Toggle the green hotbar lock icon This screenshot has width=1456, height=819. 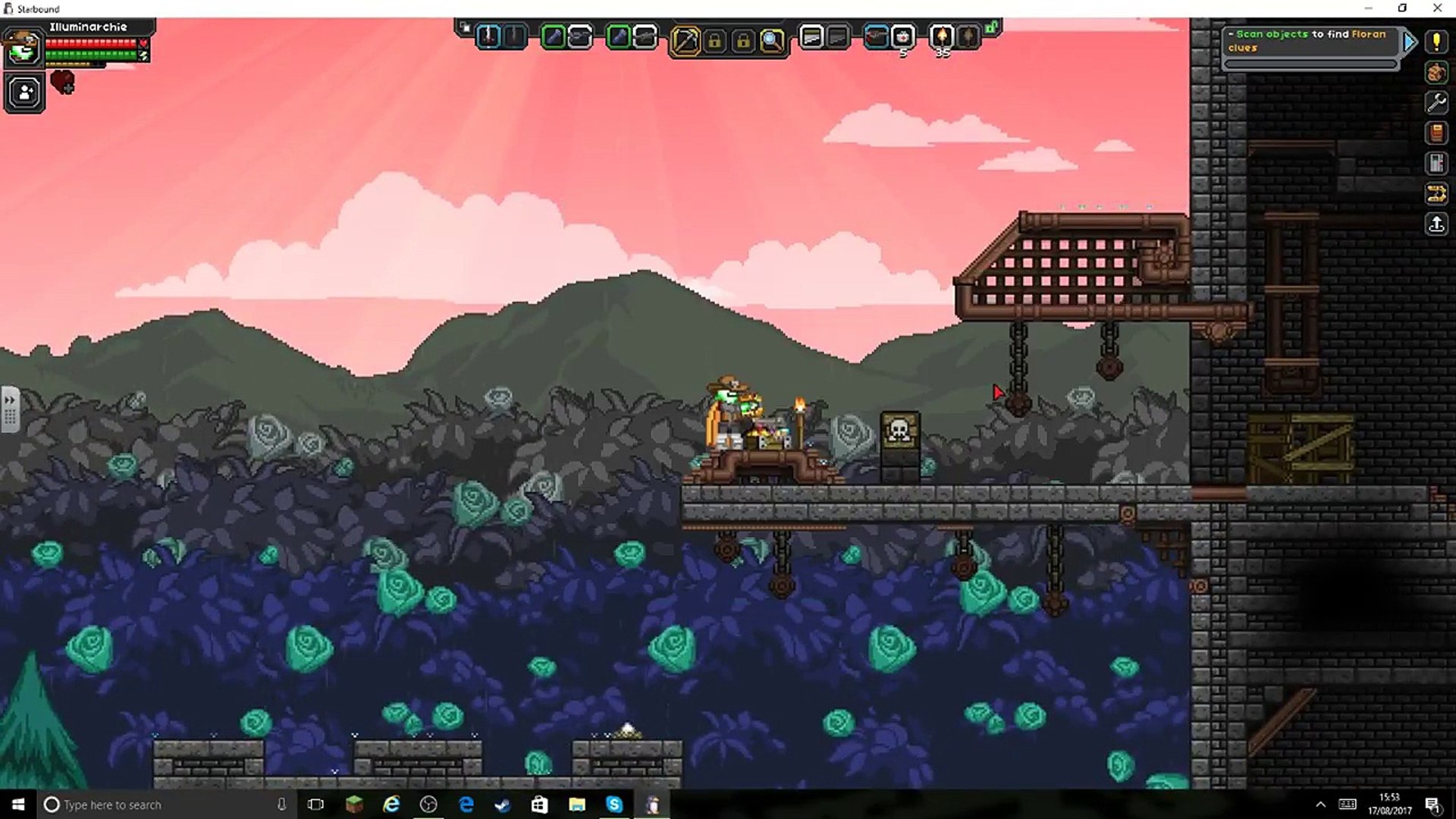[992, 28]
